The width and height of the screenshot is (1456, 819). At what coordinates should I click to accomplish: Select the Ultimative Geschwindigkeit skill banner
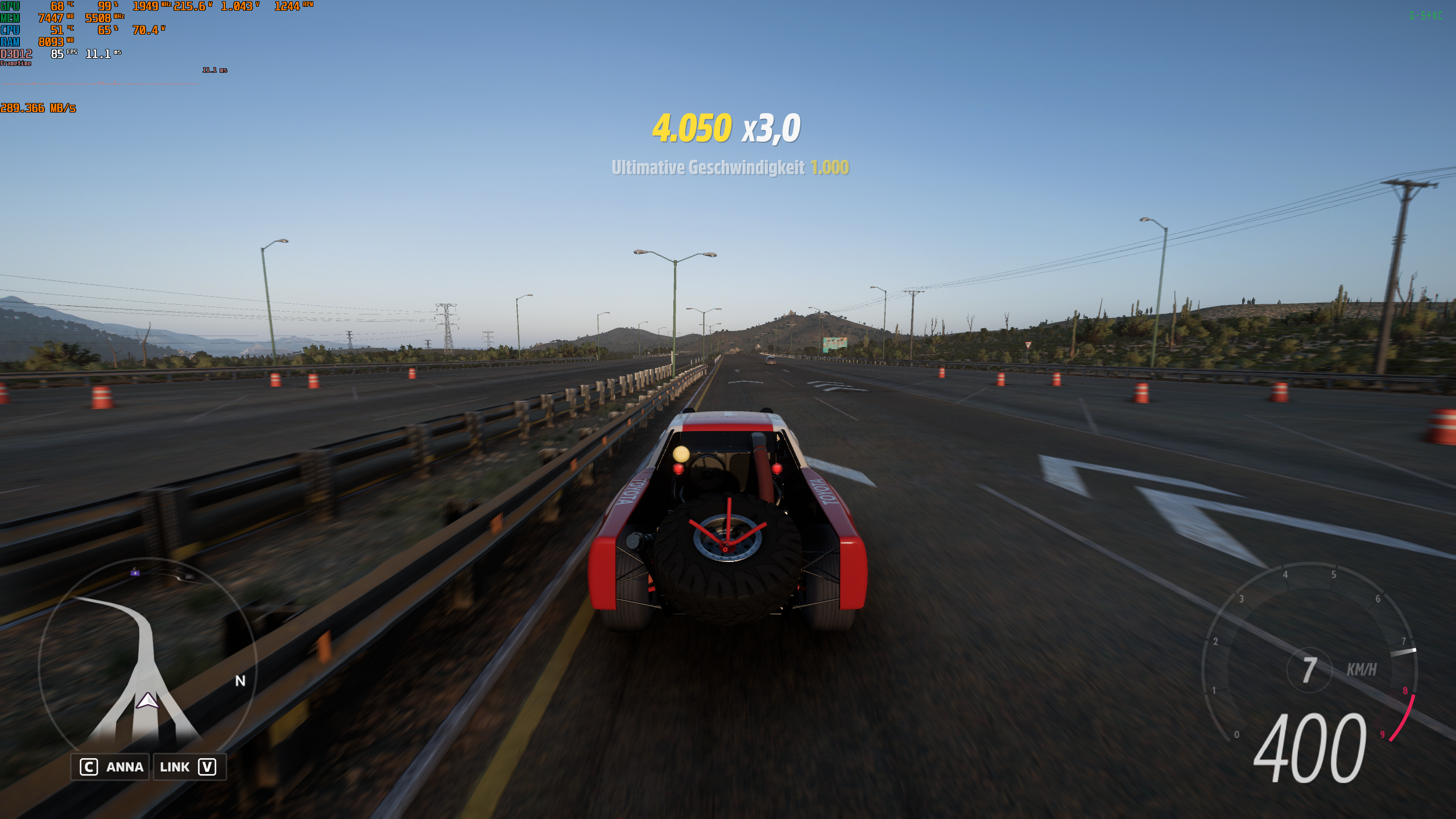point(729,168)
